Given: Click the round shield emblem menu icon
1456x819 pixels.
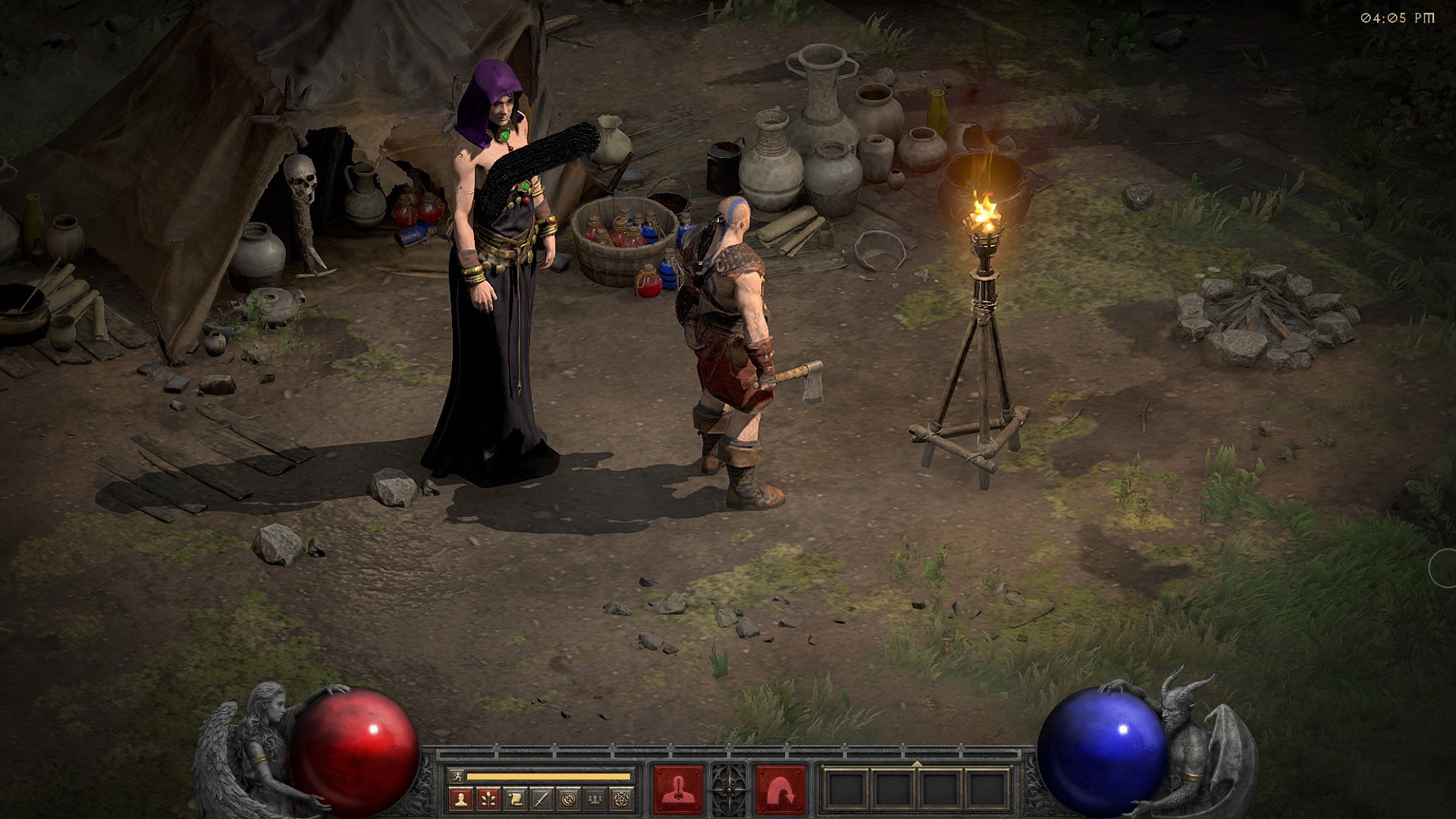Looking at the screenshot, I should click(569, 799).
